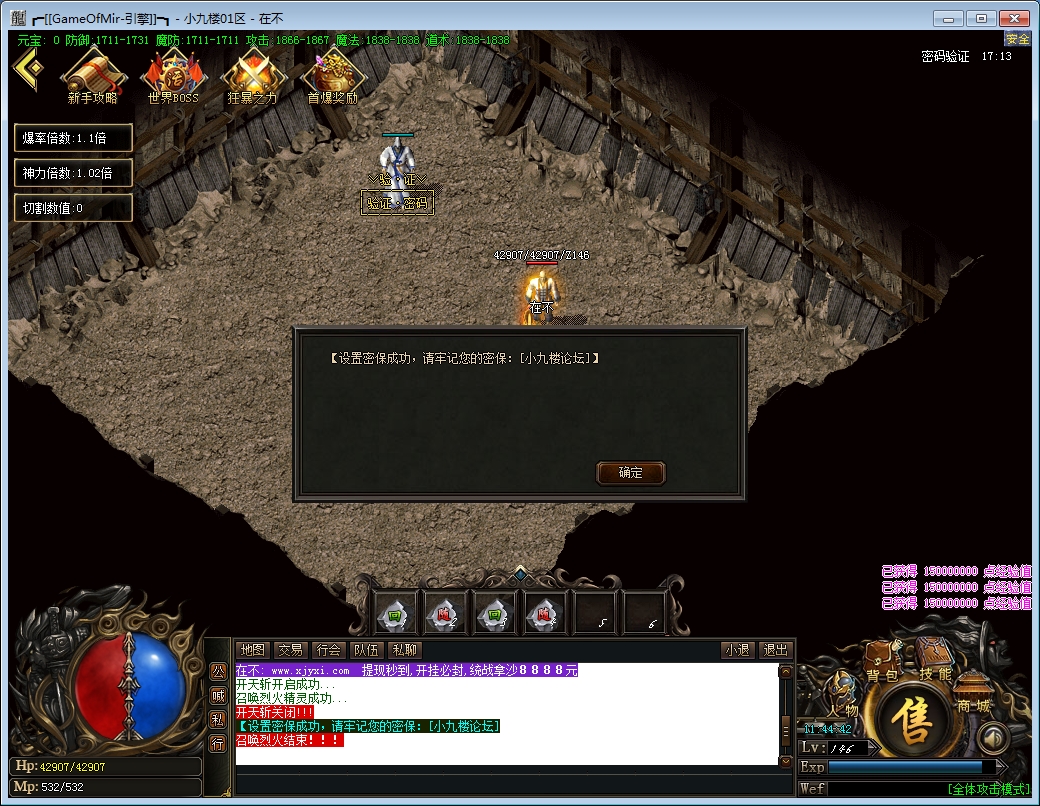Switch to the 私聊 private chat tab
The image size is (1040, 806).
[x=404, y=650]
